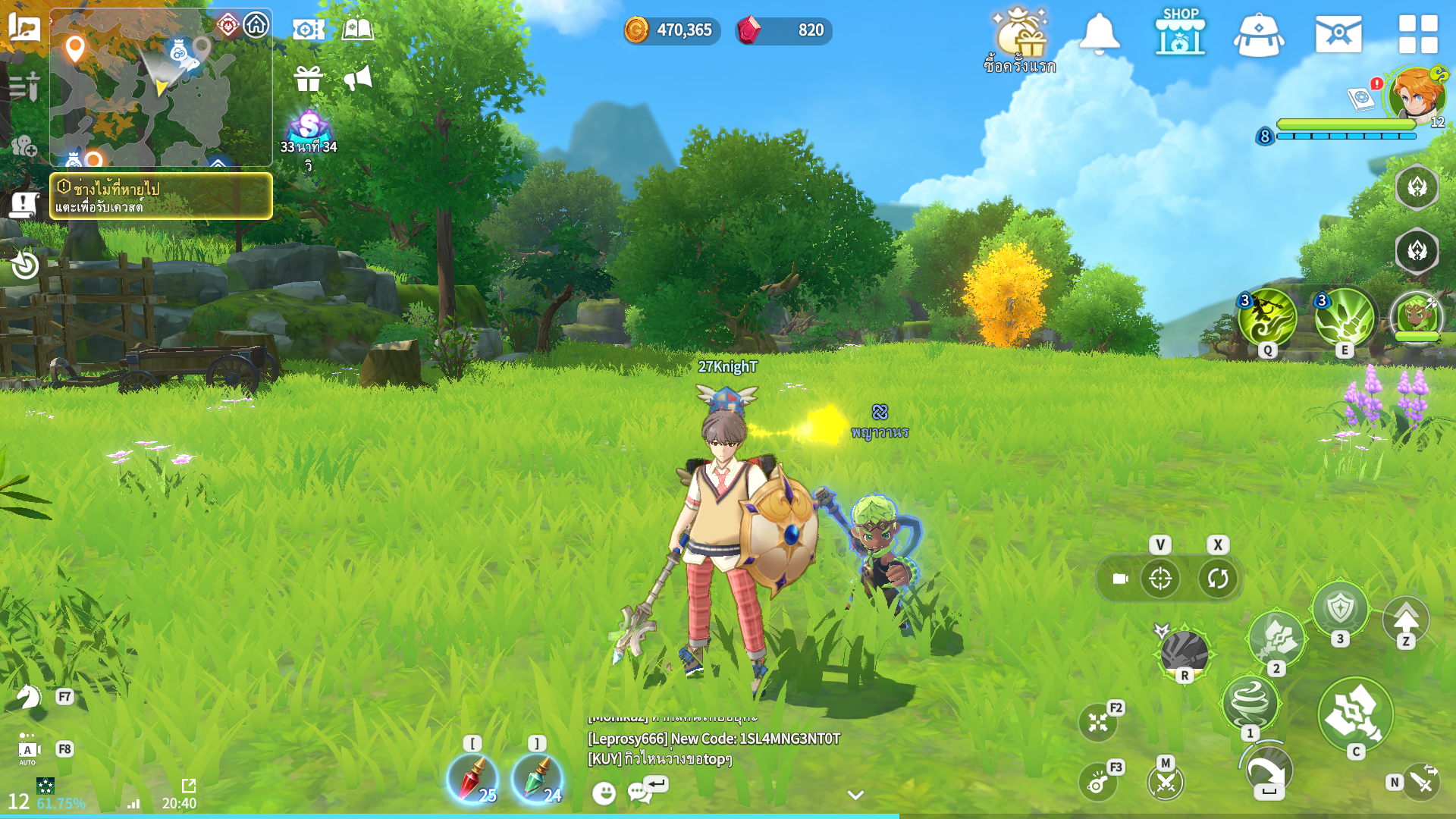Tap the jump up-arrow button

1405,619
